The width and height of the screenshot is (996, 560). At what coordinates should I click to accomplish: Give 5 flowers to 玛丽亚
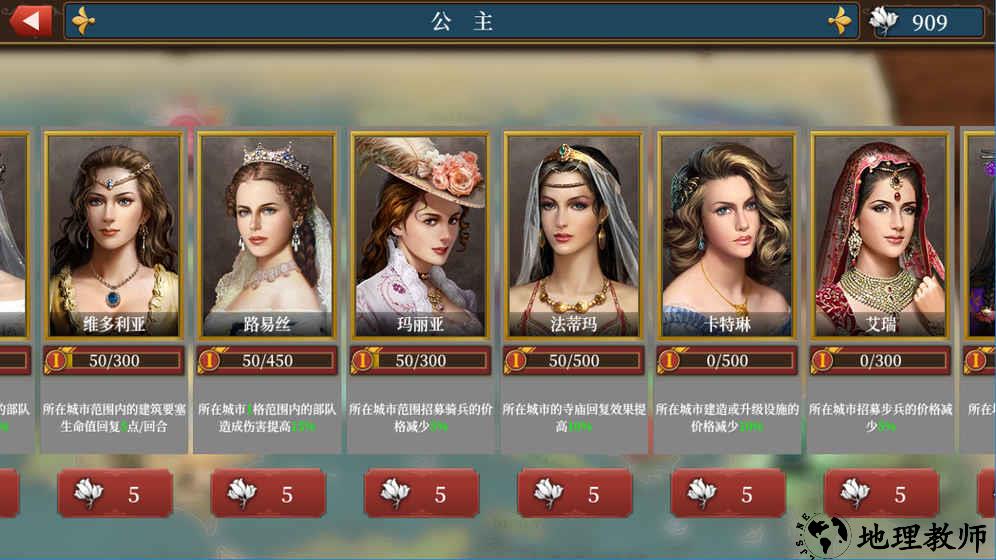click(x=421, y=494)
